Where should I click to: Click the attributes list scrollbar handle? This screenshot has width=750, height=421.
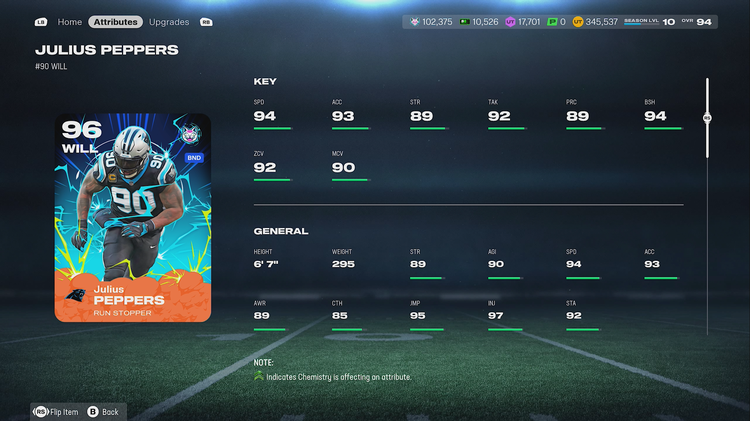[x=707, y=118]
